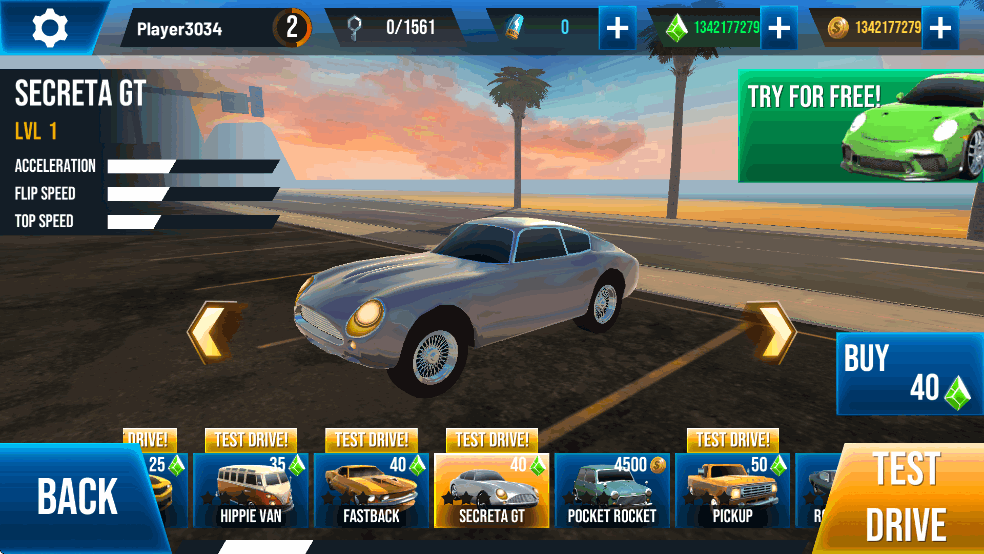This screenshot has width=984, height=554.
Task: Choose the Pickup truck tile
Action: tap(732, 490)
